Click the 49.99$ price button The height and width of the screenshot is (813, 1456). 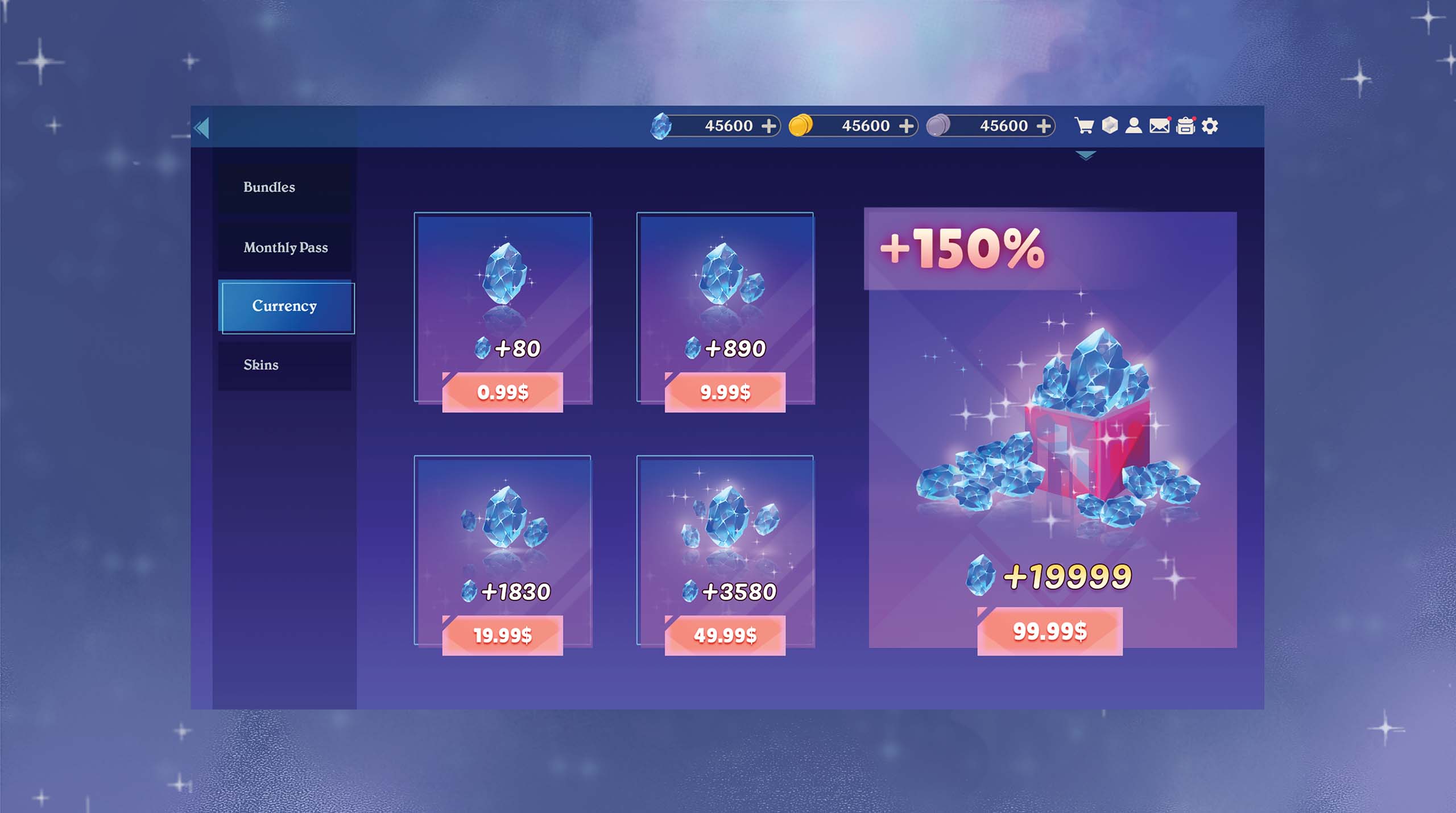[x=725, y=635]
